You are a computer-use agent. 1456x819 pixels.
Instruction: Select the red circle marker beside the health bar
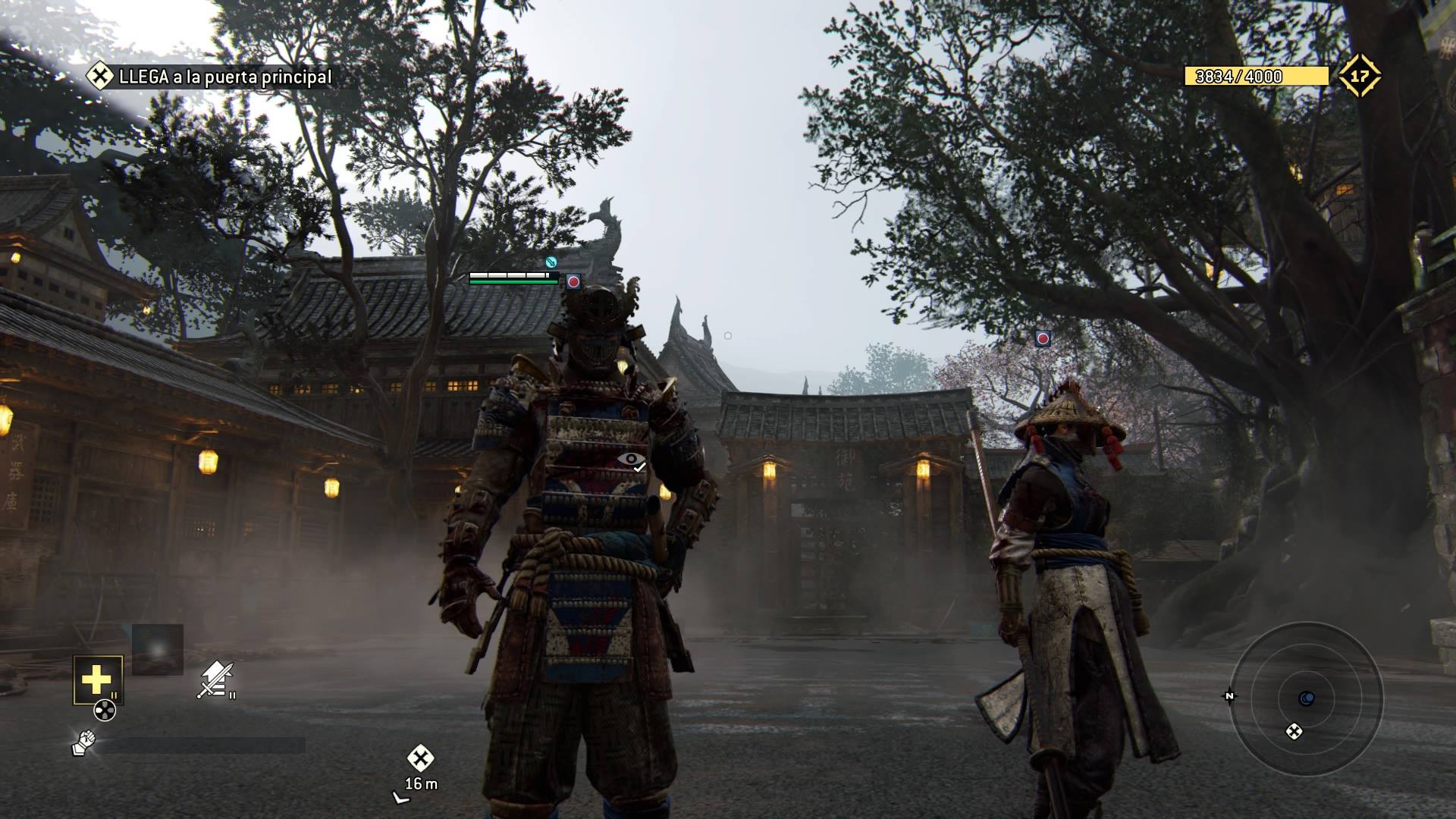[x=573, y=281]
